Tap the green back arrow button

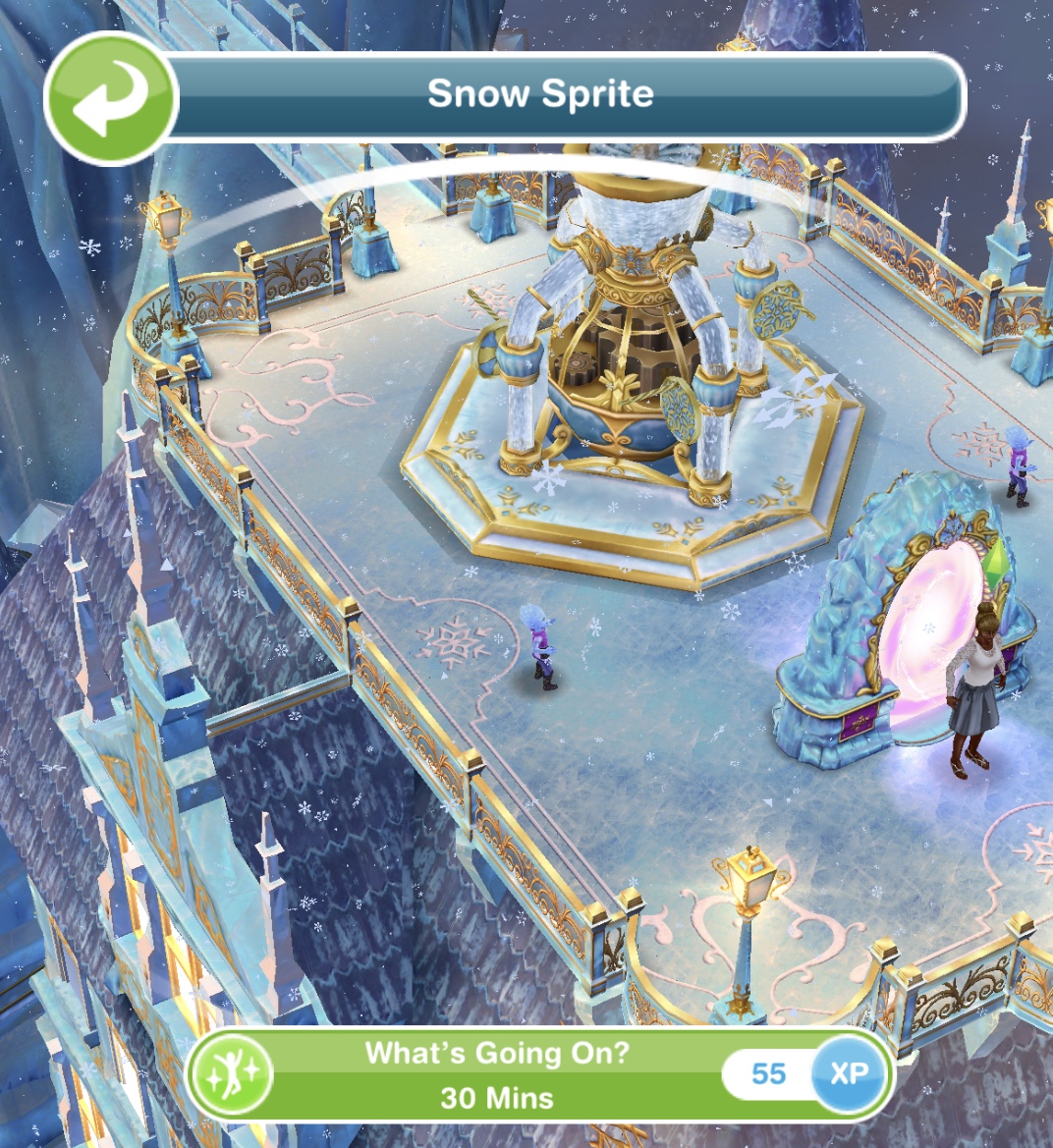(111, 98)
